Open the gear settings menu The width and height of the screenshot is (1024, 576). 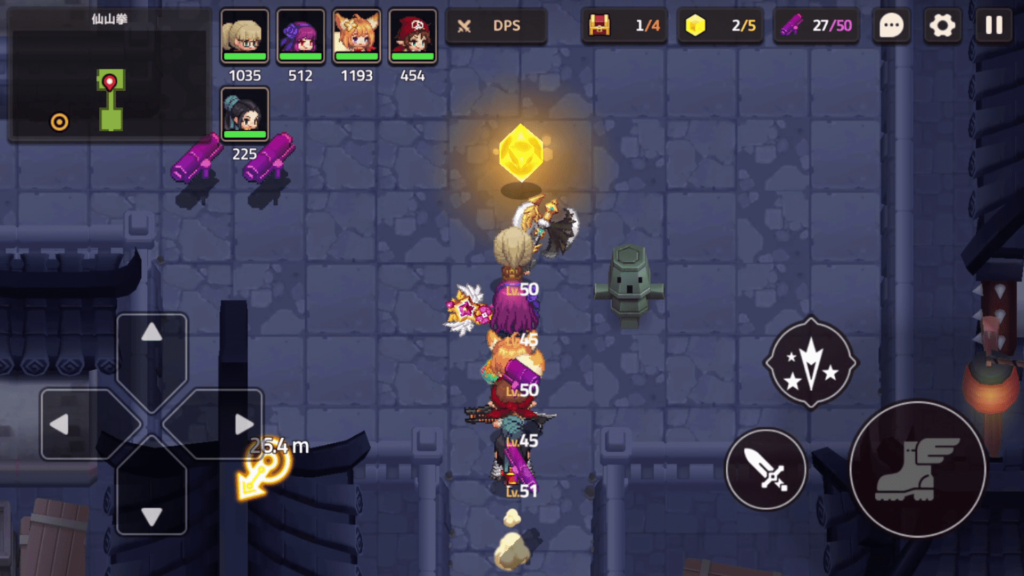(x=942, y=26)
